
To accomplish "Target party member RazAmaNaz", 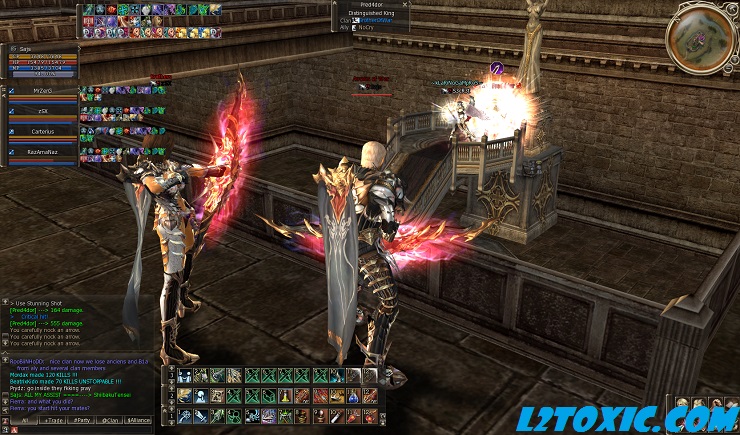I will [42, 150].
